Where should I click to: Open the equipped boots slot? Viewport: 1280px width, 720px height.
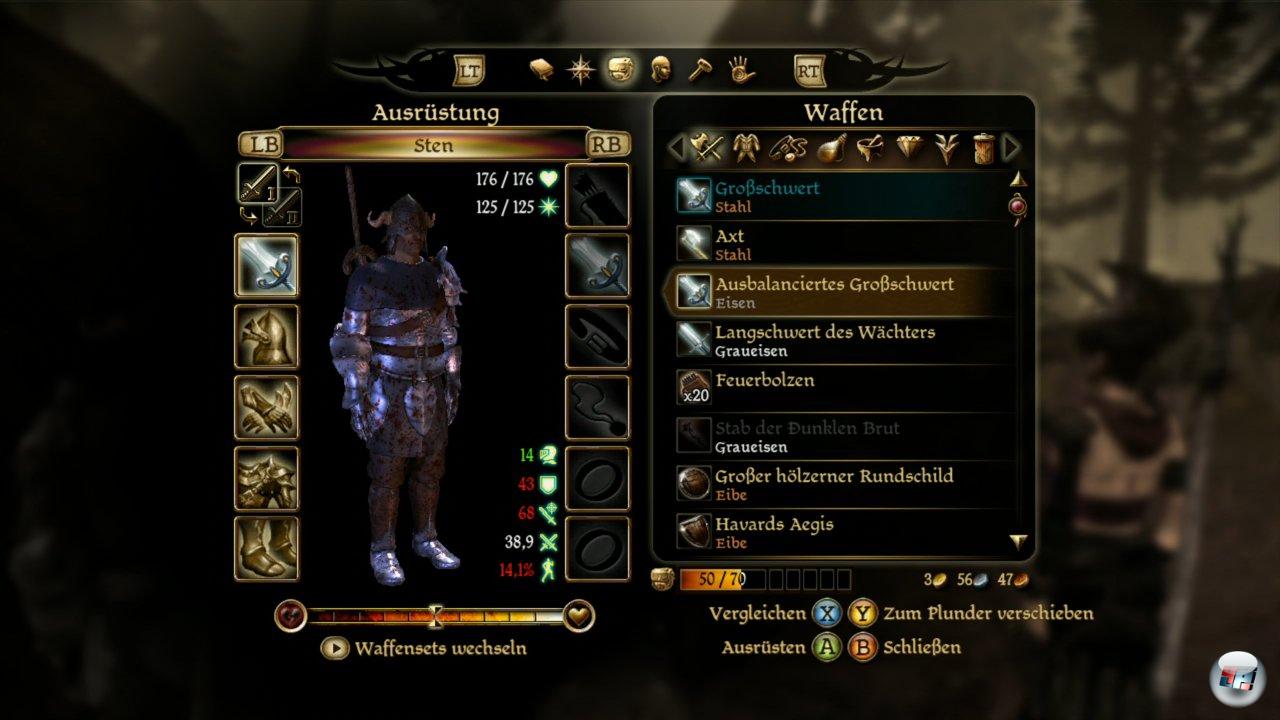point(266,548)
